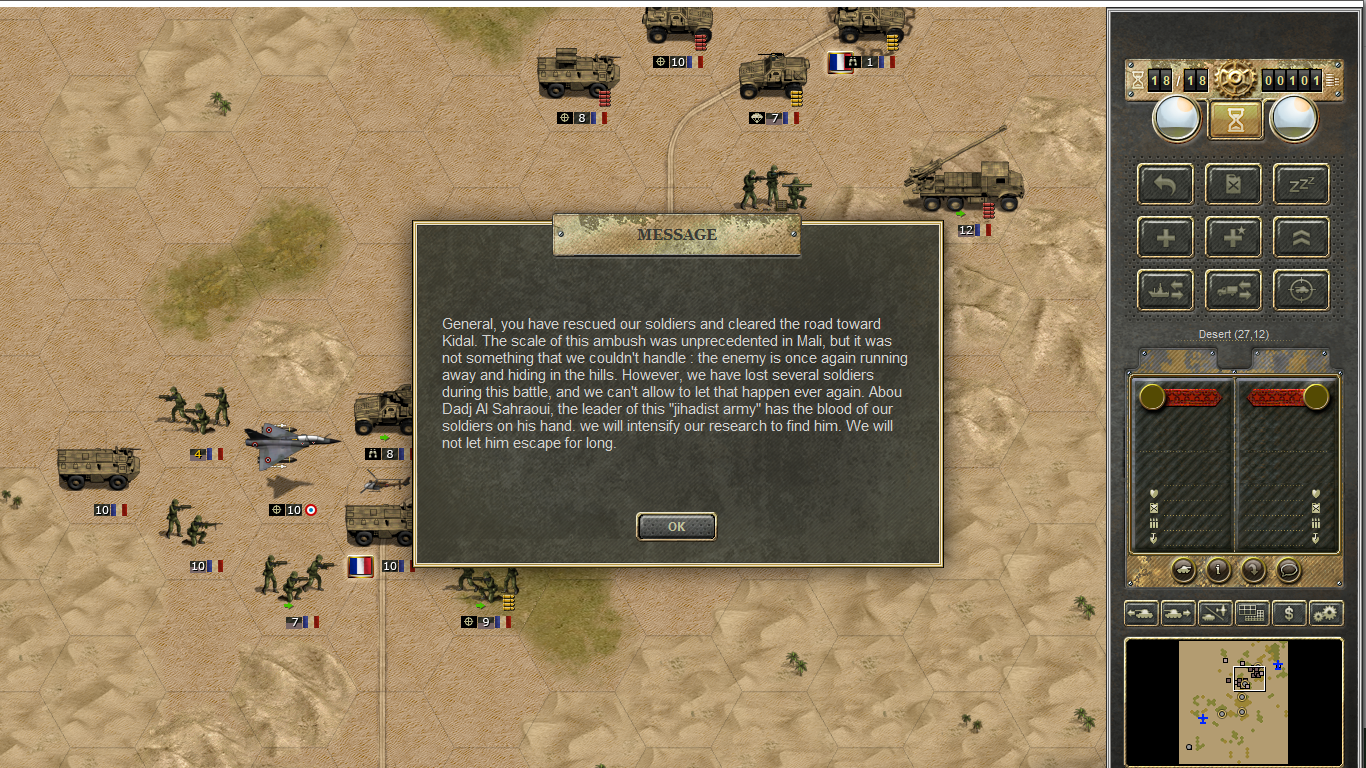Click the crossed-out fuel can button

point(1233,184)
